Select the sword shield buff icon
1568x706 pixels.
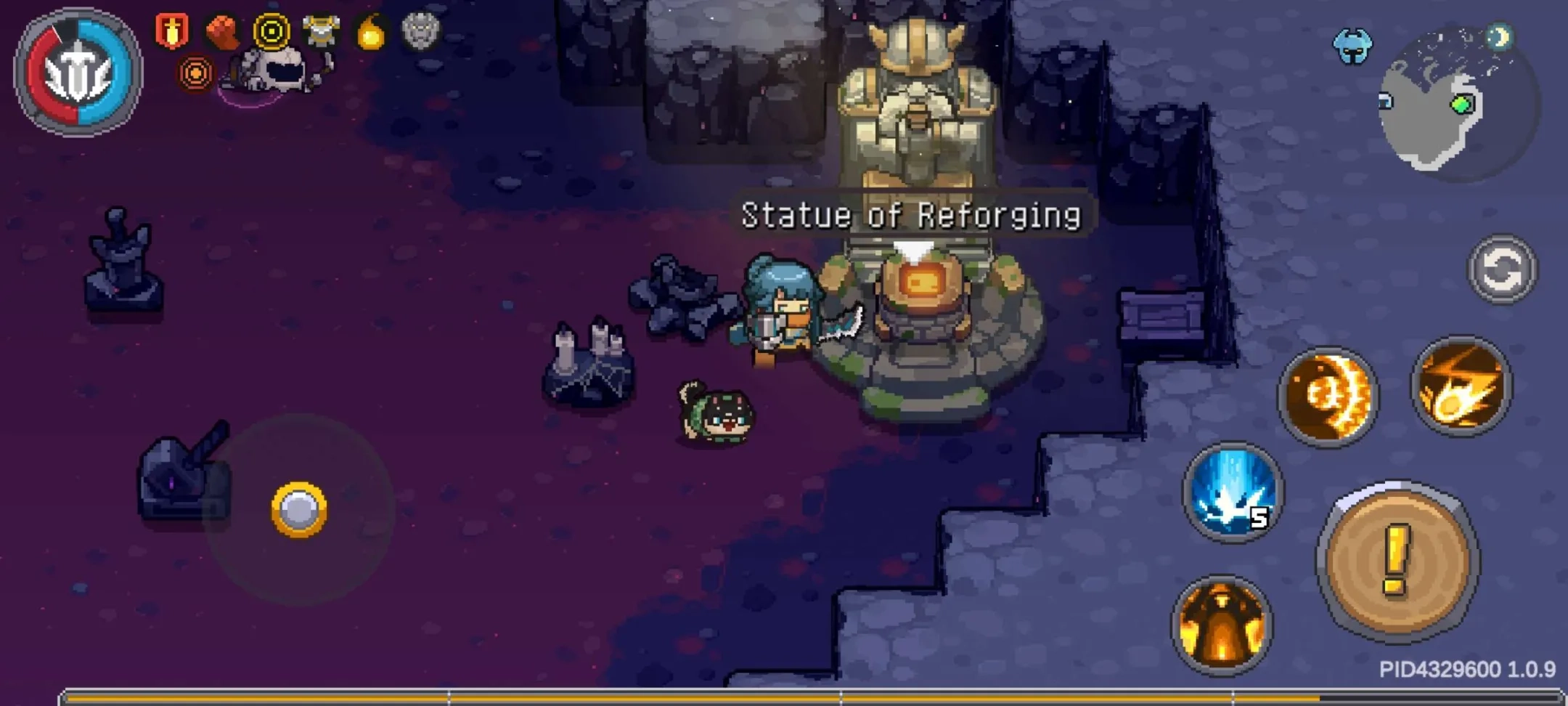click(174, 31)
